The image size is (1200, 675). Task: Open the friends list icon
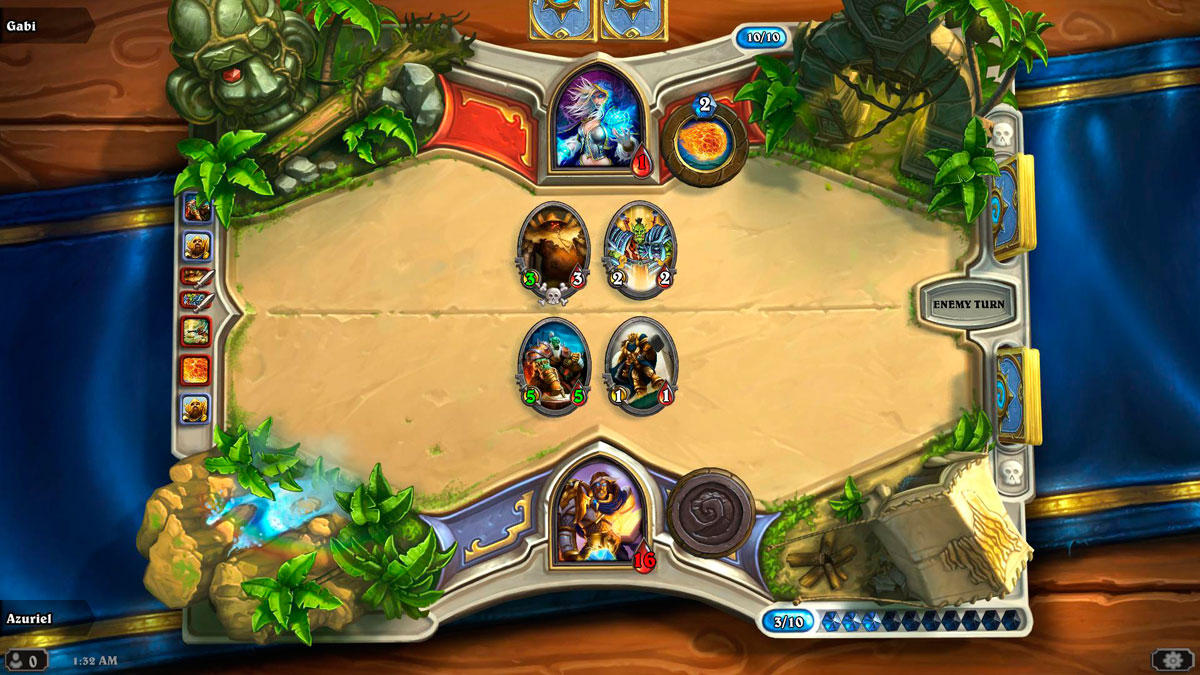click(x=24, y=660)
